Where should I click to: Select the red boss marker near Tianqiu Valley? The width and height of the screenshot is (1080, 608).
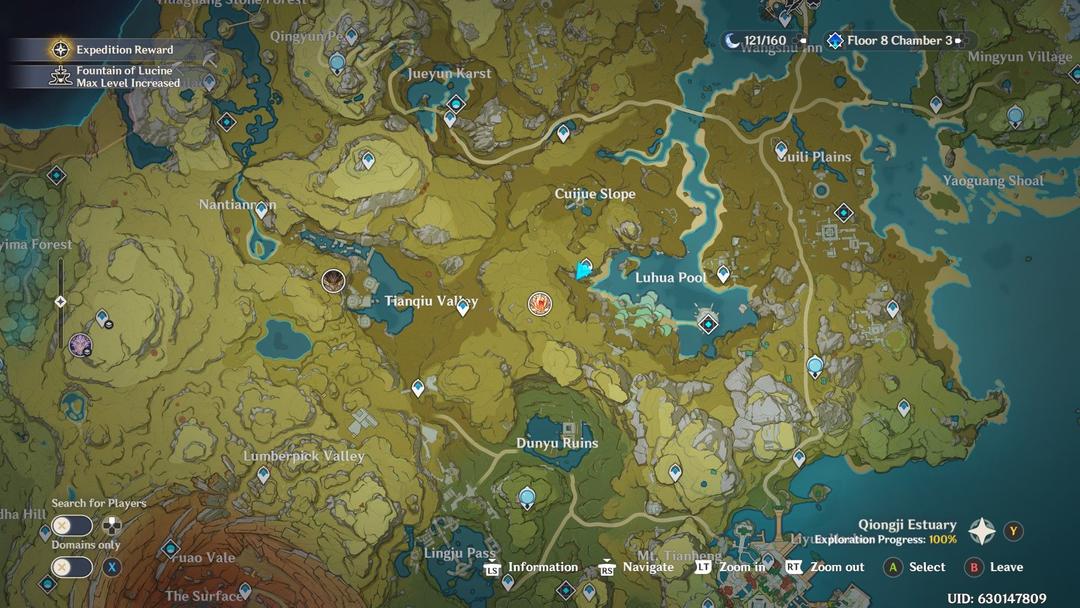540,303
